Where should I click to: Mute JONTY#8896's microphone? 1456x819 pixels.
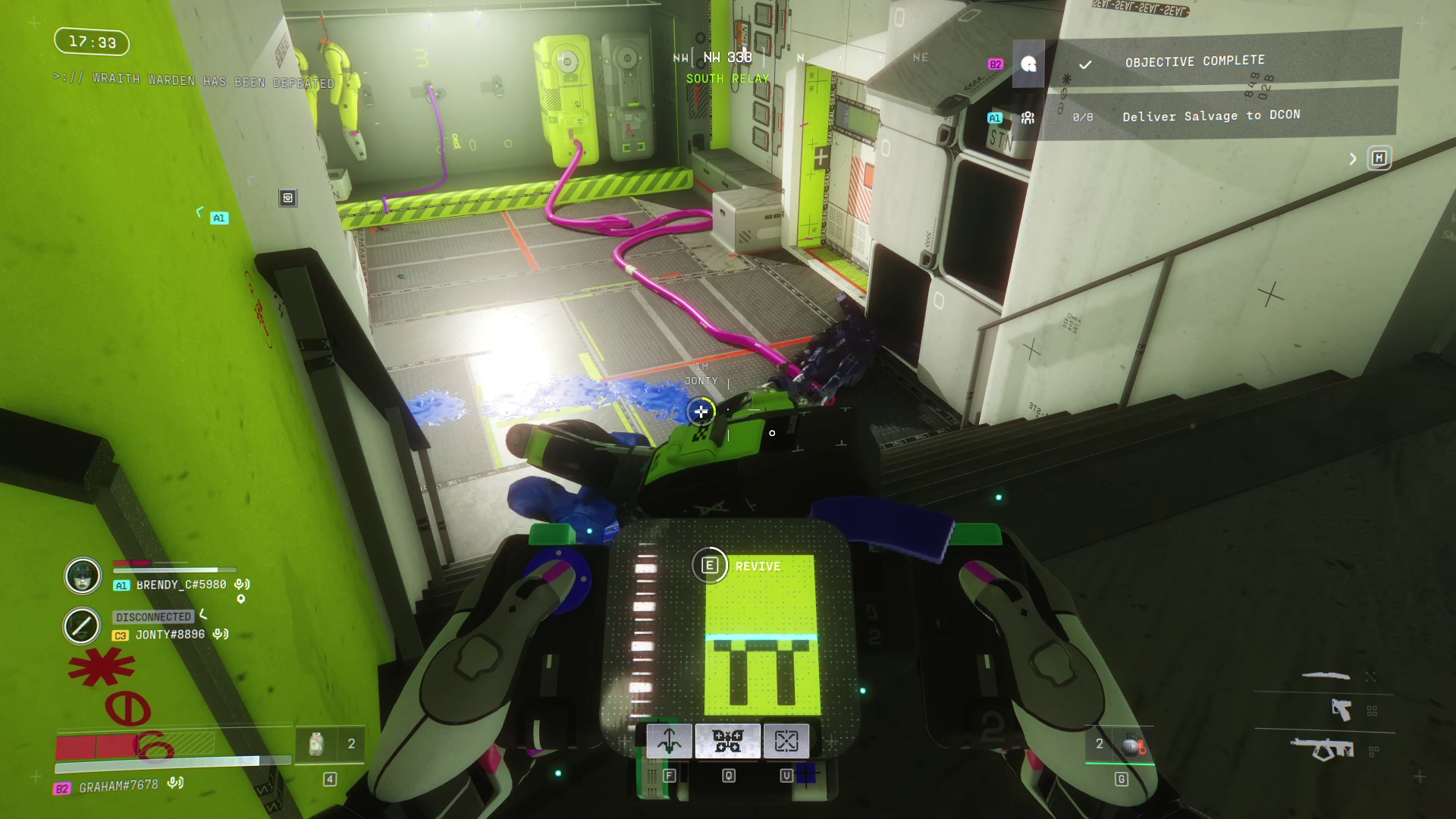220,633
